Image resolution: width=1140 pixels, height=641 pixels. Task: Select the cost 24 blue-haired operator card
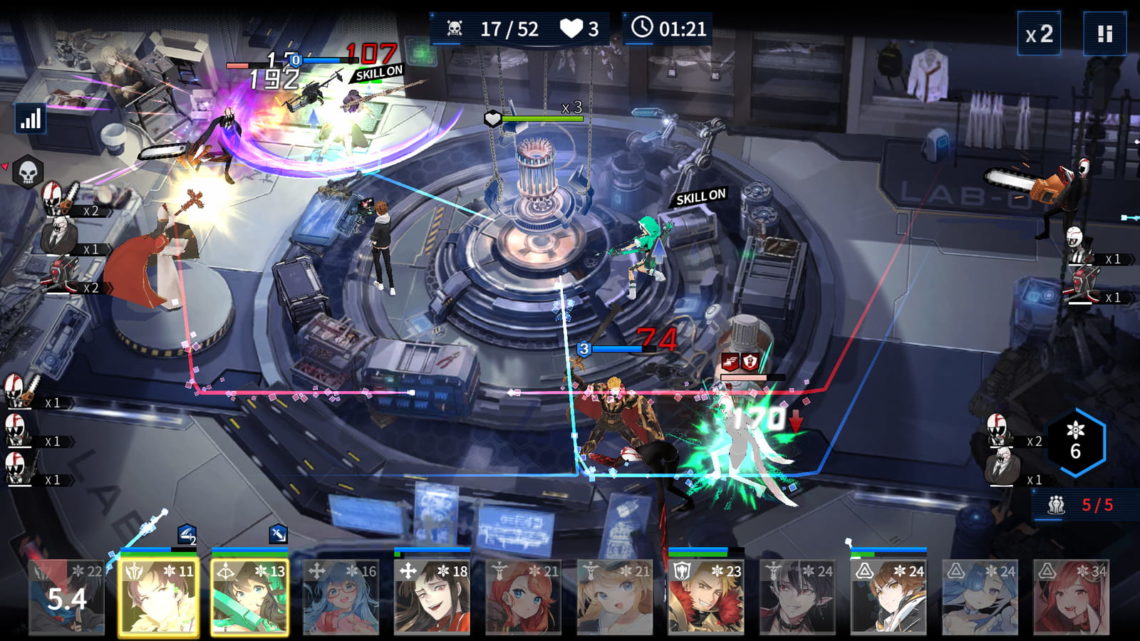[980, 596]
